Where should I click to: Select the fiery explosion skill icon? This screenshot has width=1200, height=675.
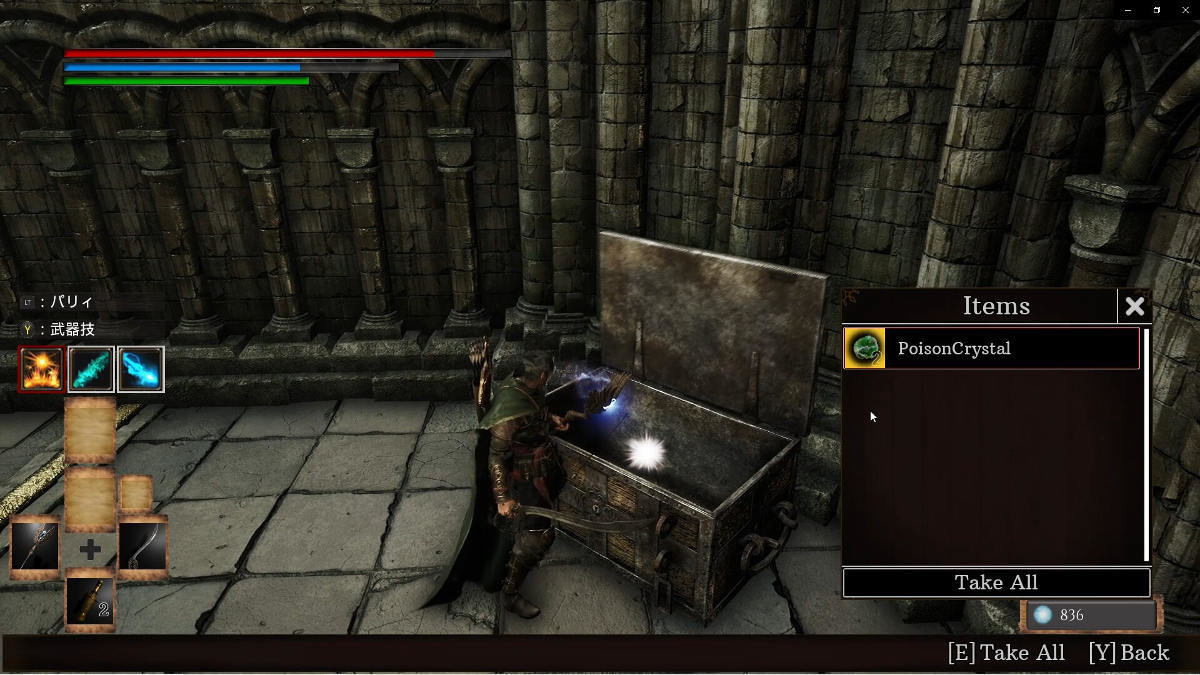point(41,369)
